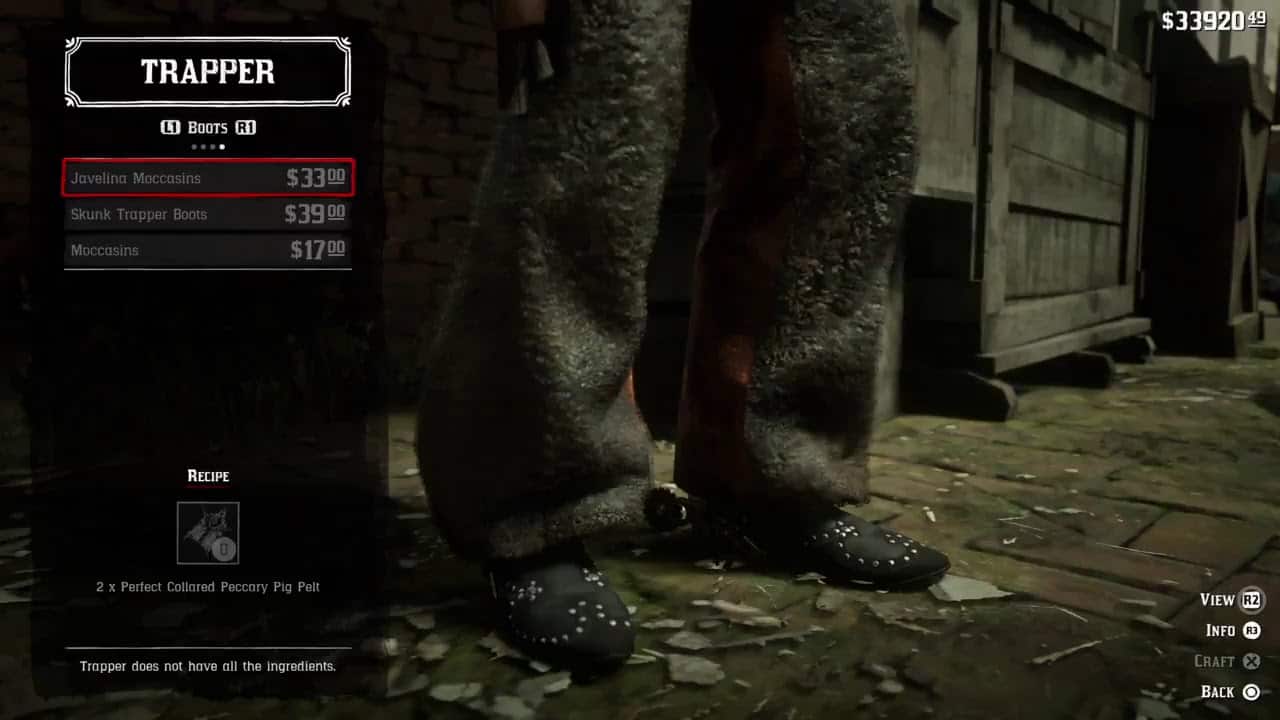Open the Boots category header

point(207,127)
